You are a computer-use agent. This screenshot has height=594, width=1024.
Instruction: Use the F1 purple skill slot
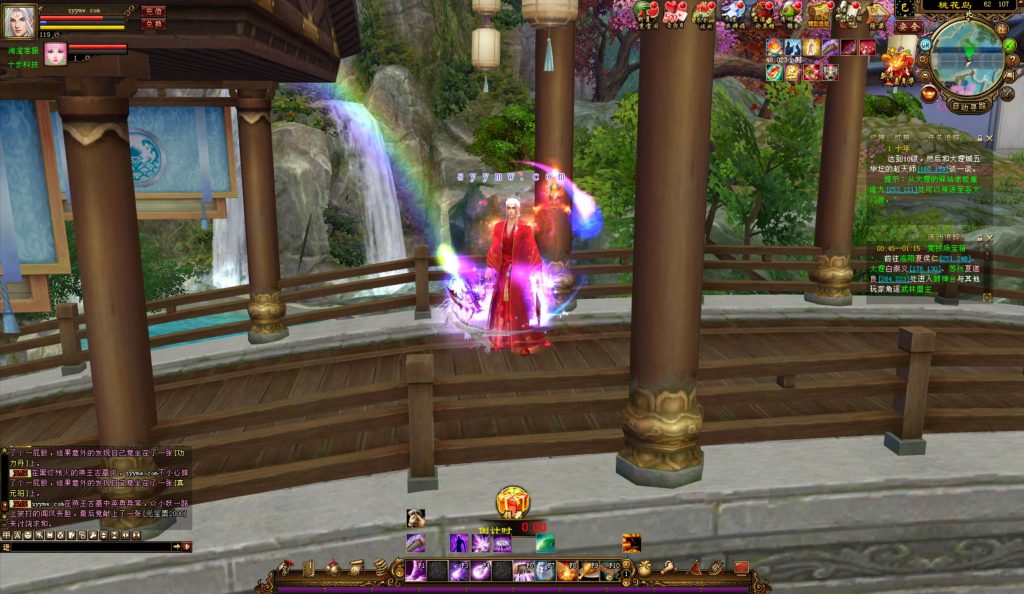point(414,571)
